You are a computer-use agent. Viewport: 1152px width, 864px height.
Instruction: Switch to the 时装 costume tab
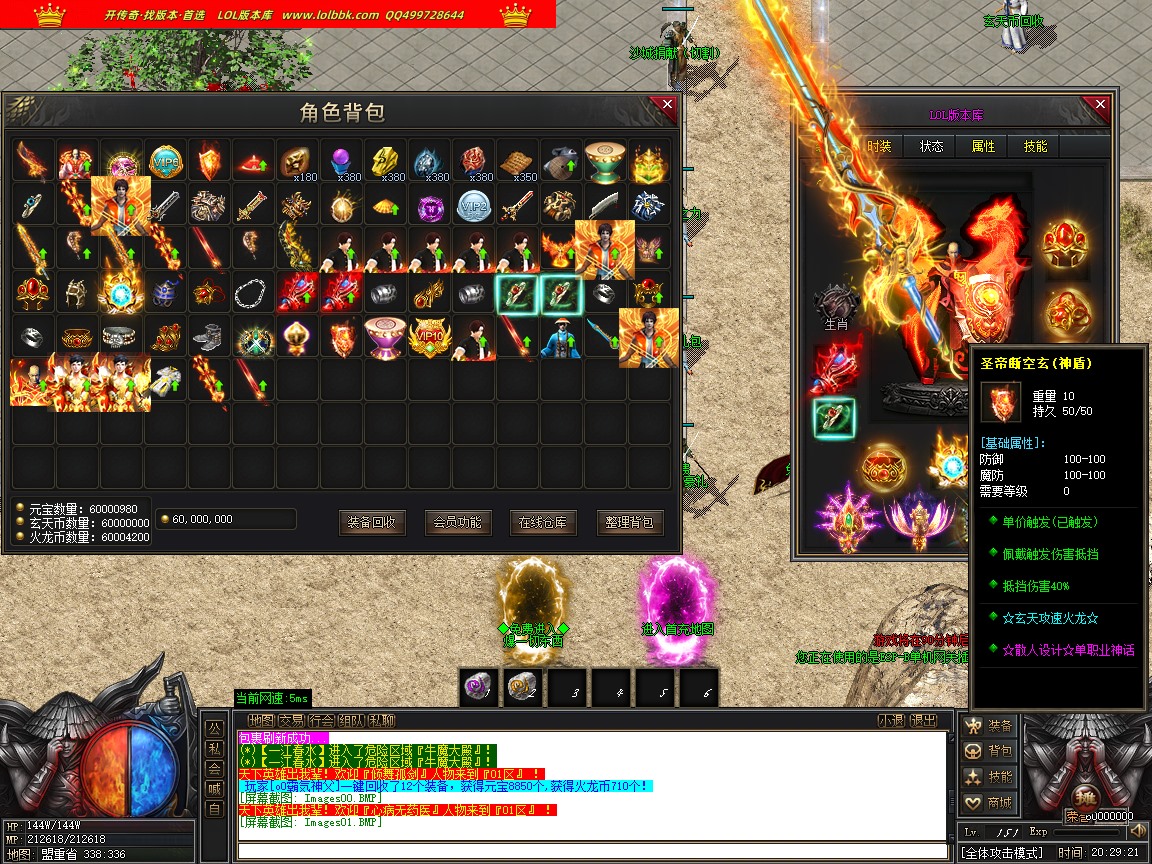point(879,146)
